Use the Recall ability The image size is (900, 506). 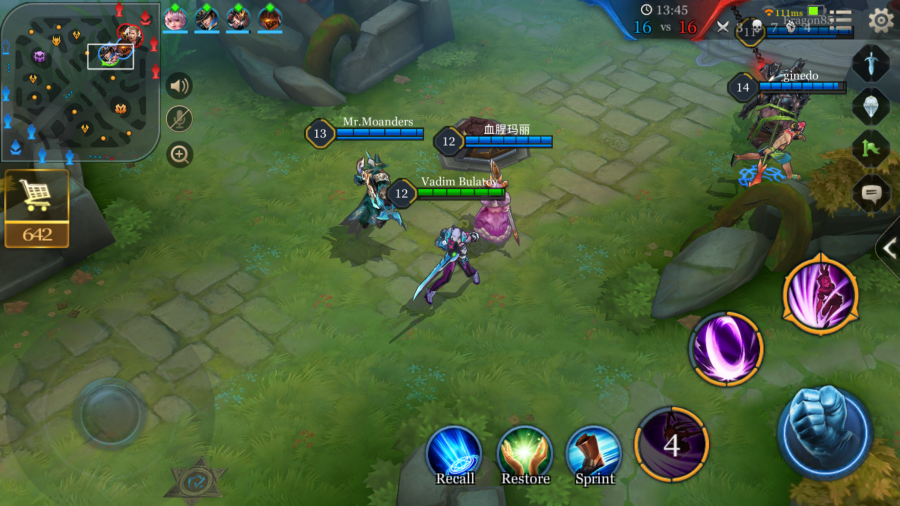(455, 453)
